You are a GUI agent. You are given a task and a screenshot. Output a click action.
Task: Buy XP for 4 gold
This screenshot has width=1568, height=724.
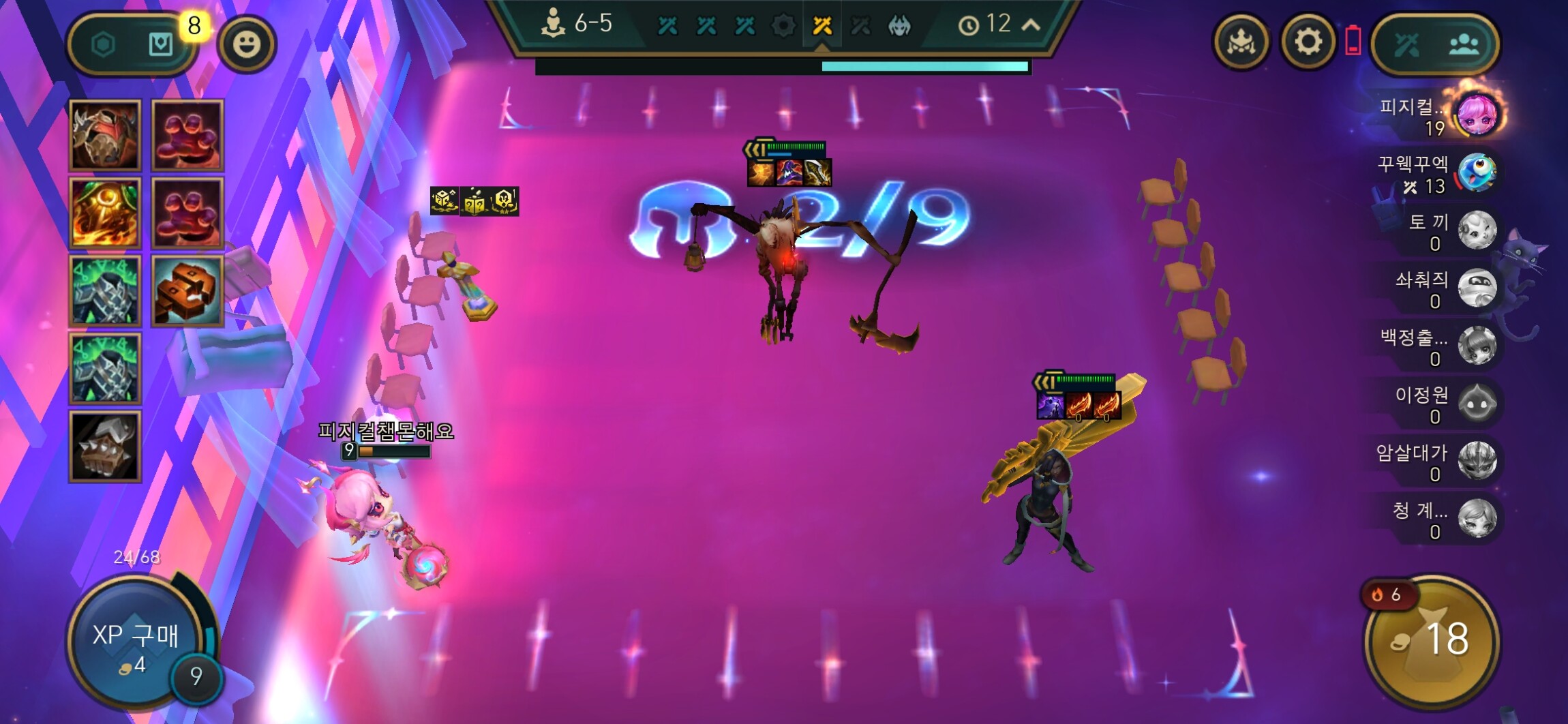click(135, 643)
